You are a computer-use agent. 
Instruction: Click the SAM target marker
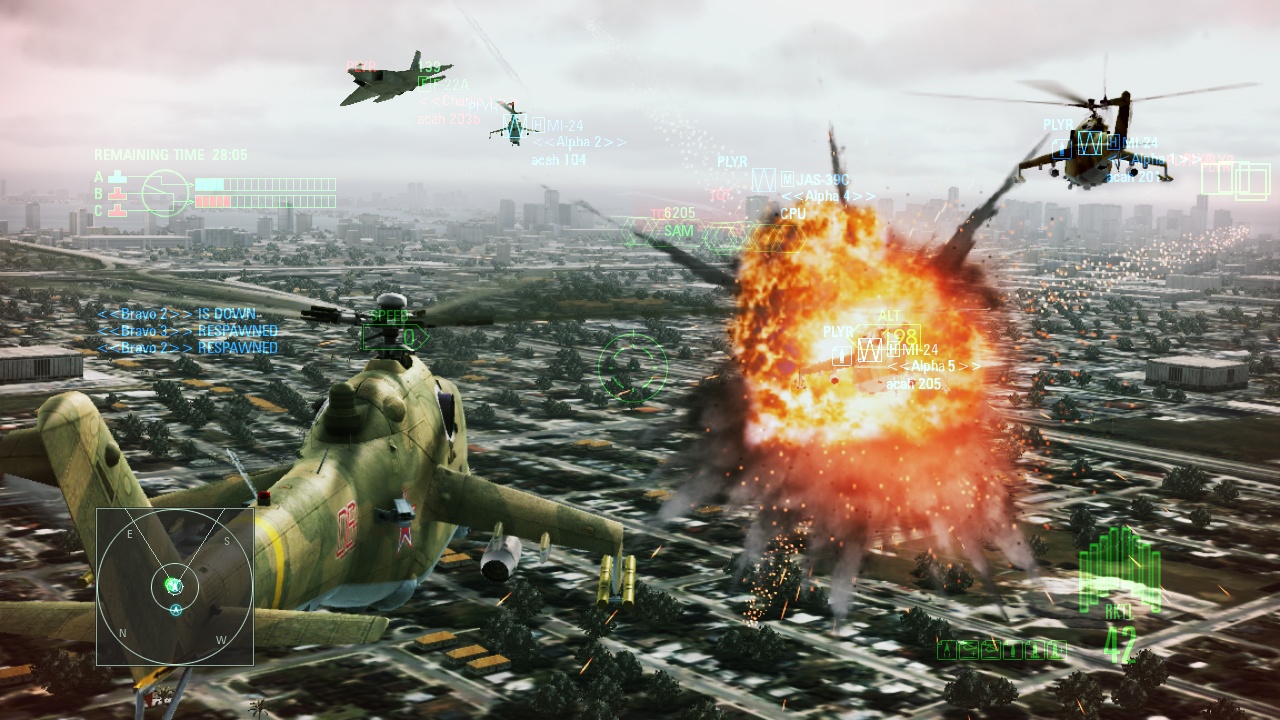[x=678, y=230]
